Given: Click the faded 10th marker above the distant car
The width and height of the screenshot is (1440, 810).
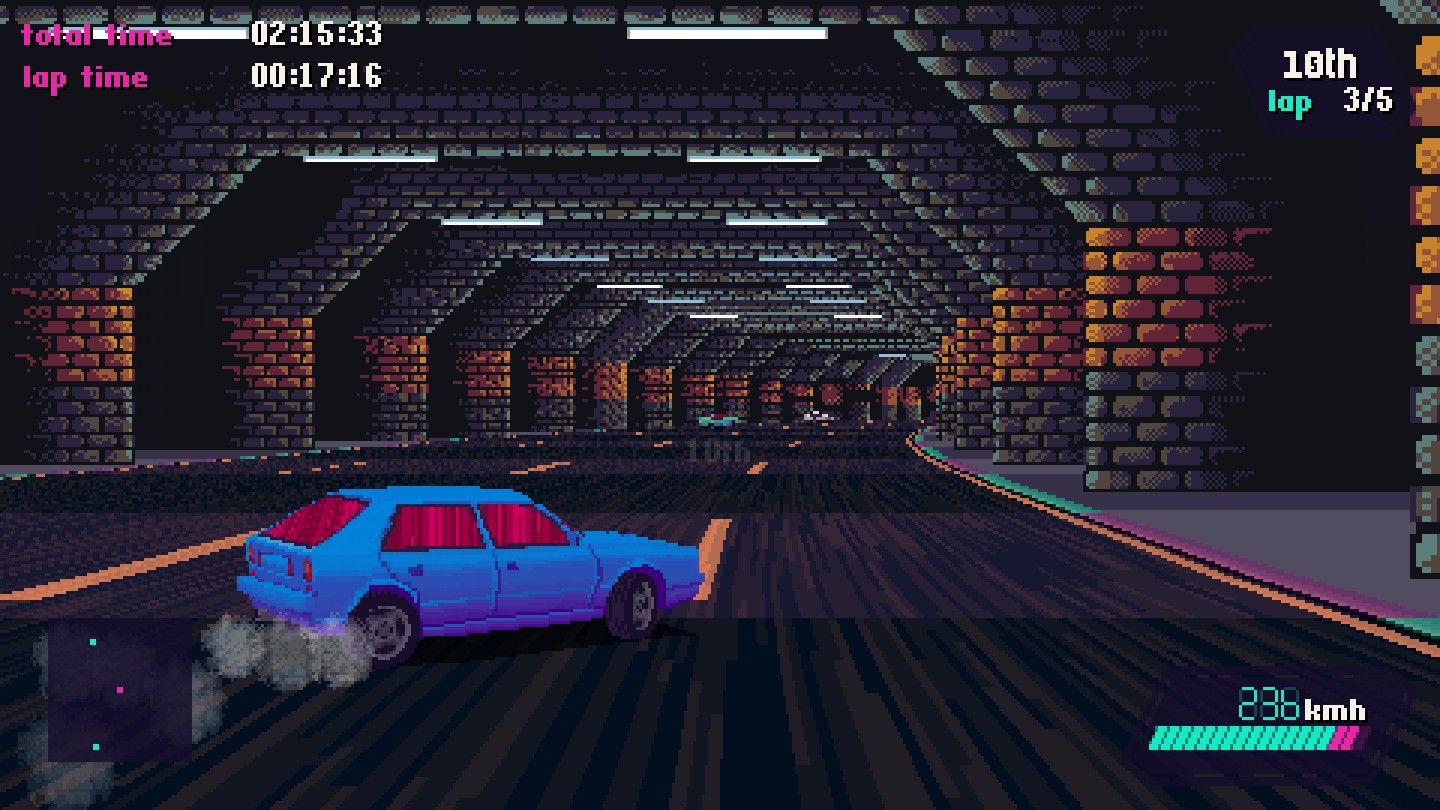Looking at the screenshot, I should (718, 451).
